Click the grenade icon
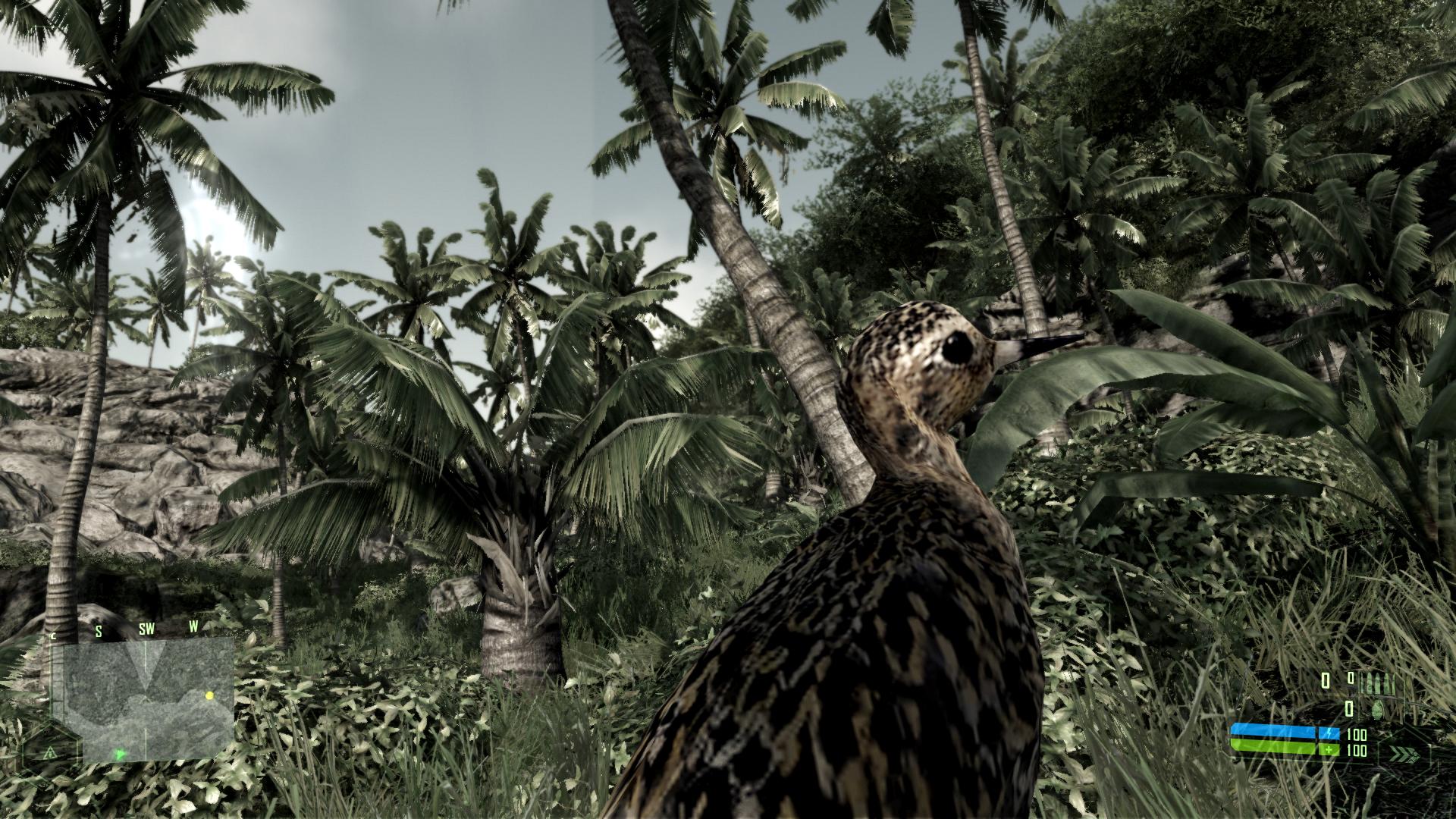The width and height of the screenshot is (1456, 819). [1379, 708]
